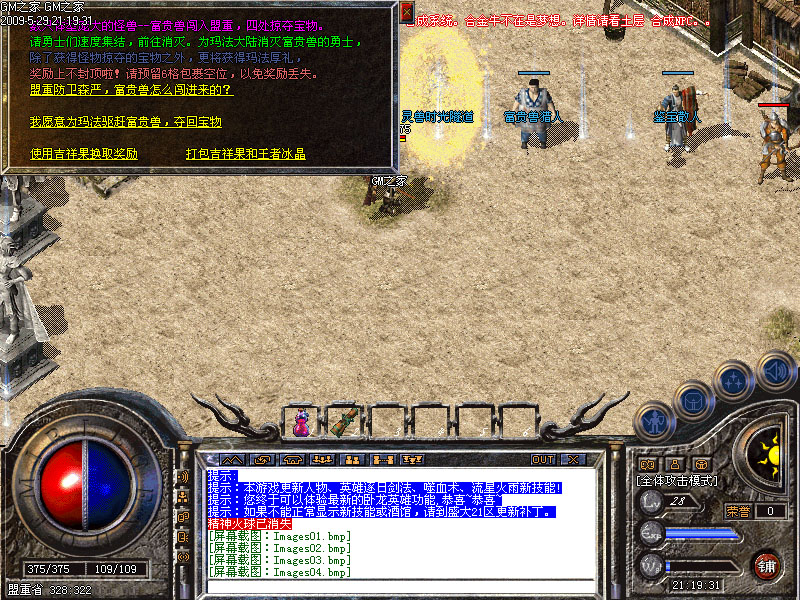Open the red 铺 shop button
The height and width of the screenshot is (600, 800).
pyautogui.click(x=767, y=565)
